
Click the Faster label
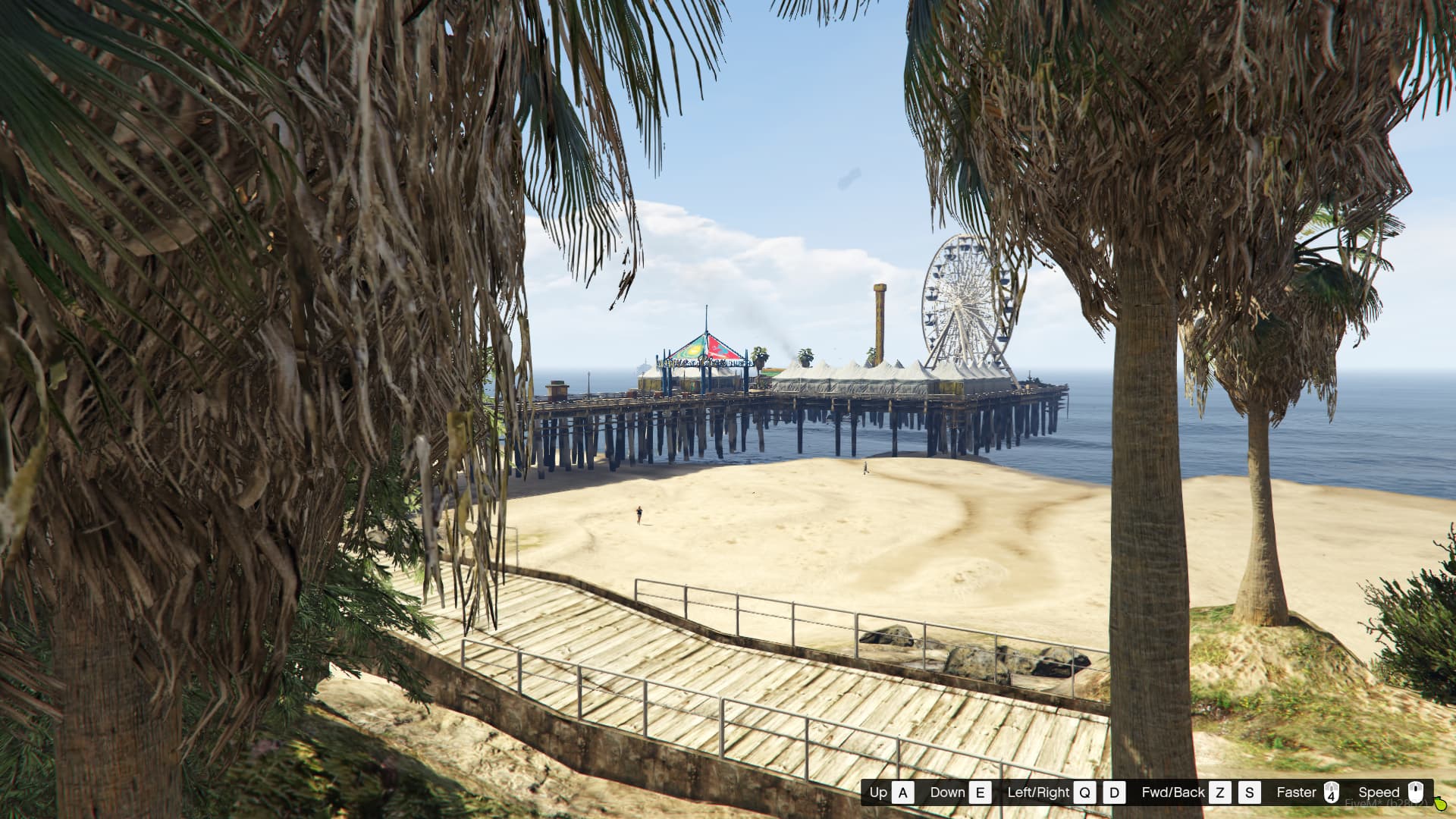[x=1297, y=792]
